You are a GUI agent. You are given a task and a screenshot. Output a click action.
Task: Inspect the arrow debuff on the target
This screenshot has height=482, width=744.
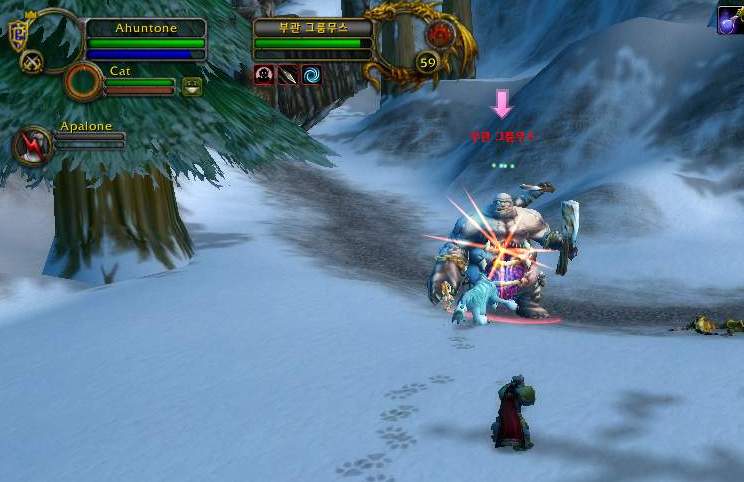tap(288, 75)
